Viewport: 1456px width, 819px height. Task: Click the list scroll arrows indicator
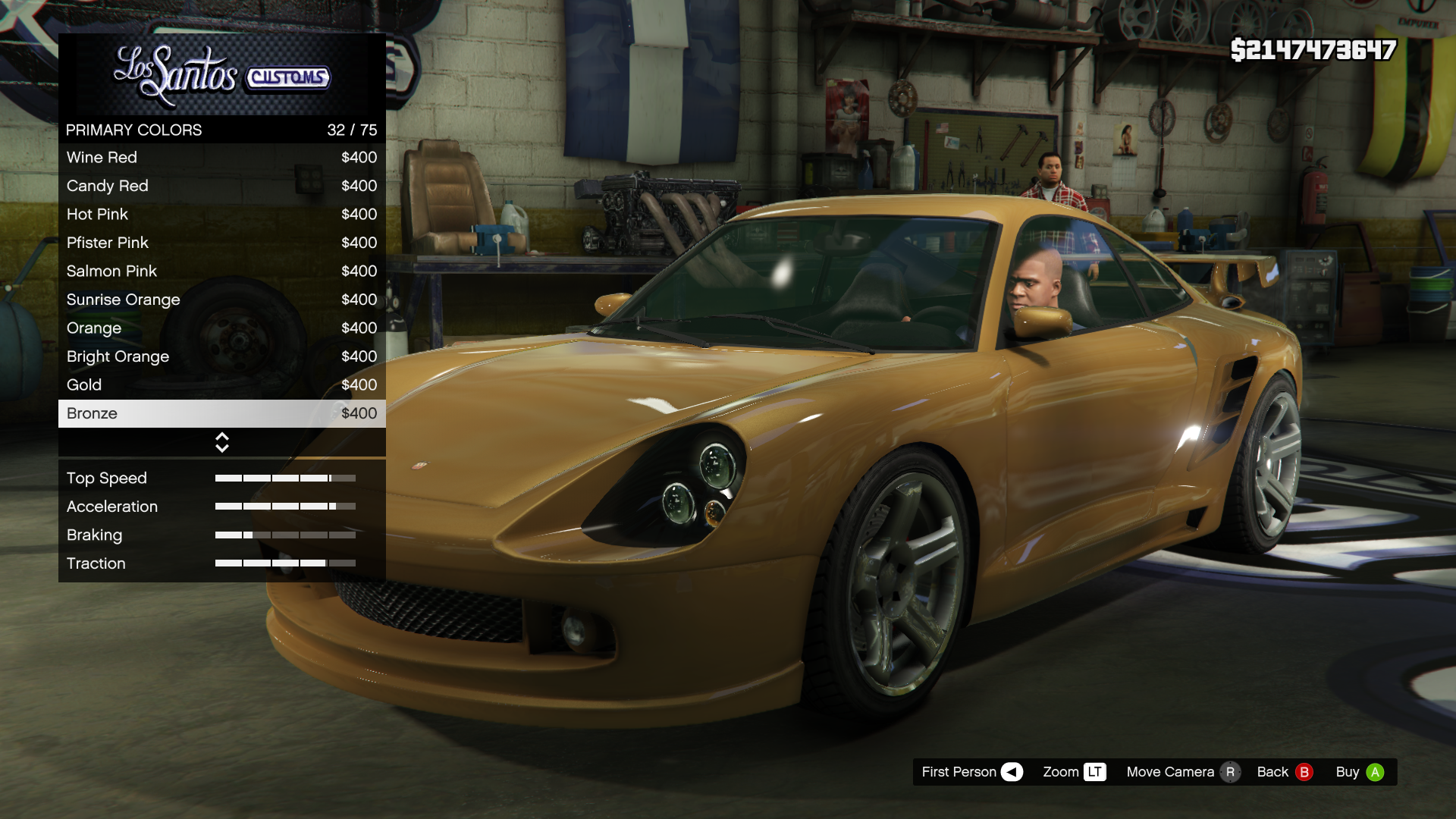tap(222, 442)
